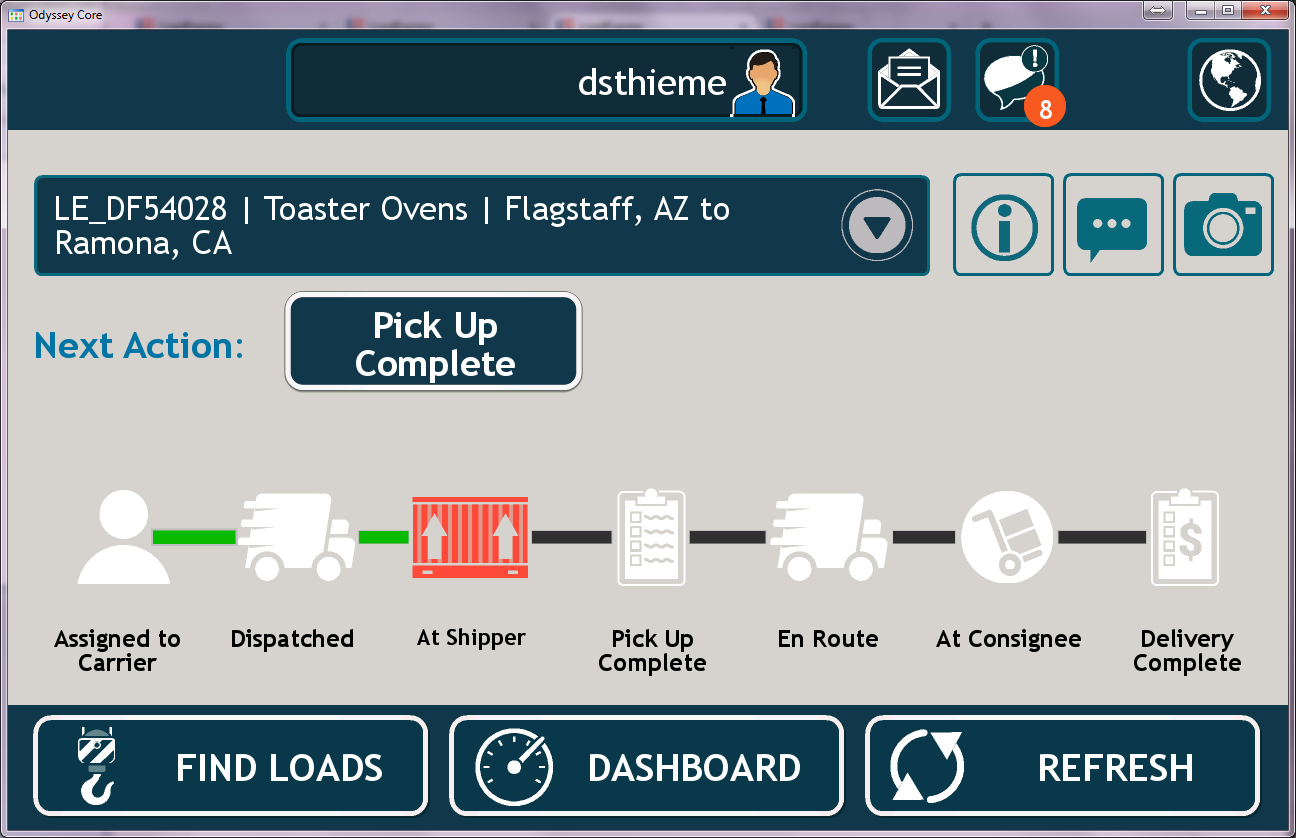Open the dsthieme user profile panel
The width and height of the screenshot is (1296, 838).
click(x=546, y=80)
